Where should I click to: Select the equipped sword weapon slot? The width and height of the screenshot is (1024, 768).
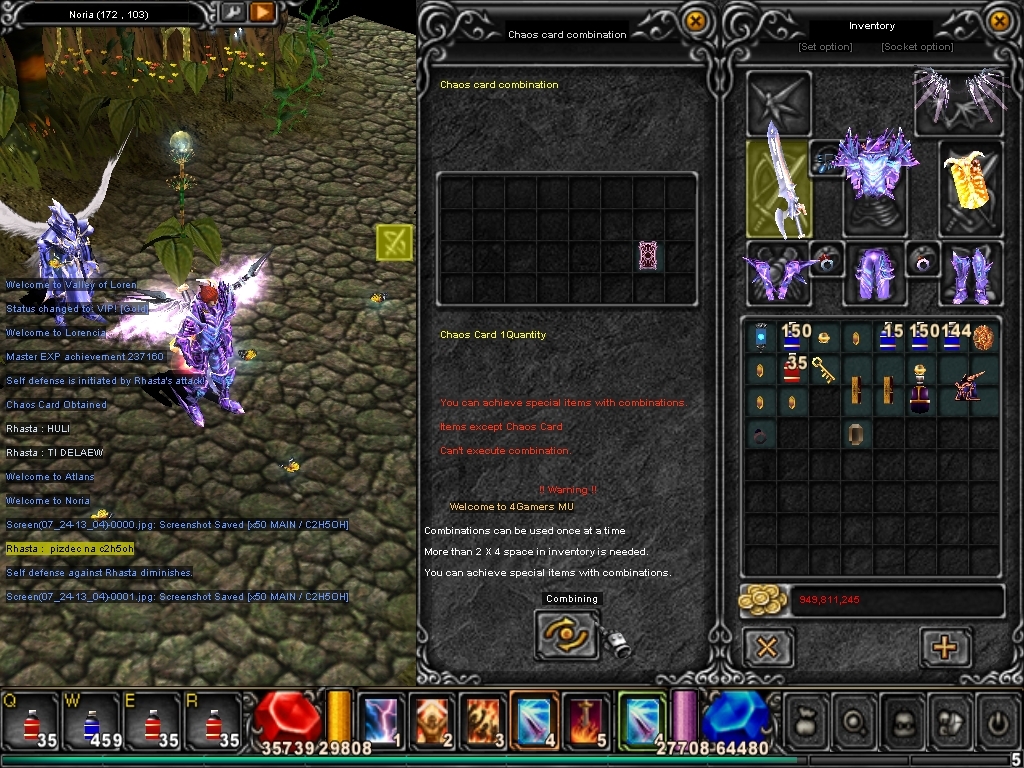[780, 188]
